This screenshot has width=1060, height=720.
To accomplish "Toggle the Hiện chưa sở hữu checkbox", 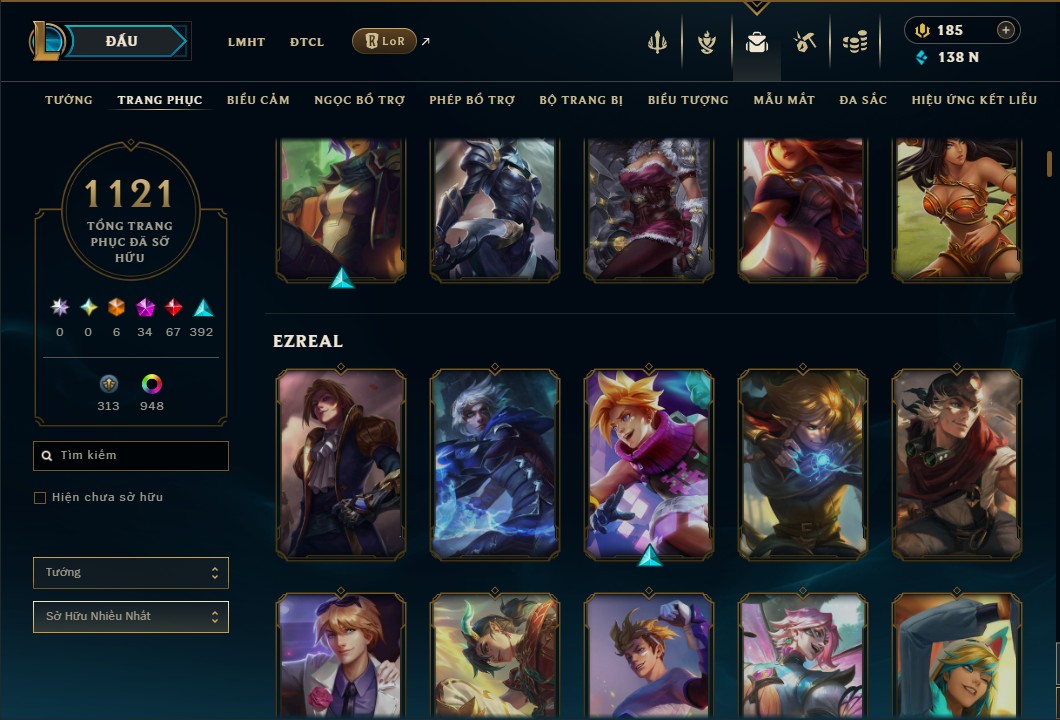I will tap(40, 498).
